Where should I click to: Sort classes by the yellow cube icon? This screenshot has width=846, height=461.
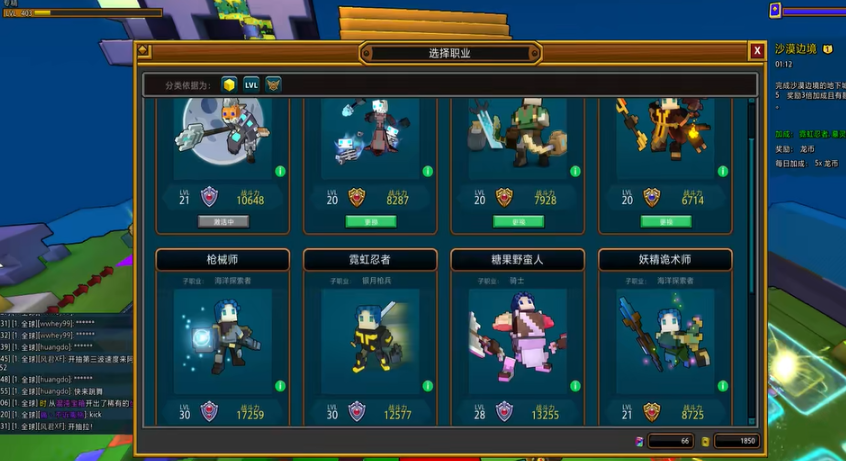[x=229, y=85]
